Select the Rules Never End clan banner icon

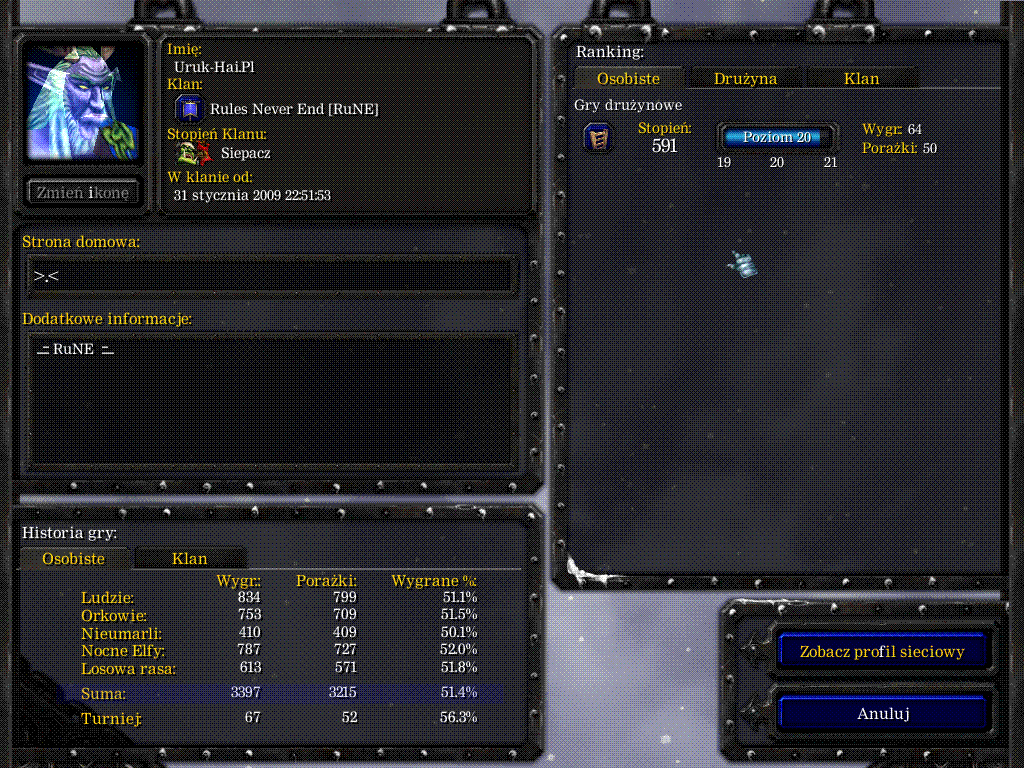click(x=190, y=109)
